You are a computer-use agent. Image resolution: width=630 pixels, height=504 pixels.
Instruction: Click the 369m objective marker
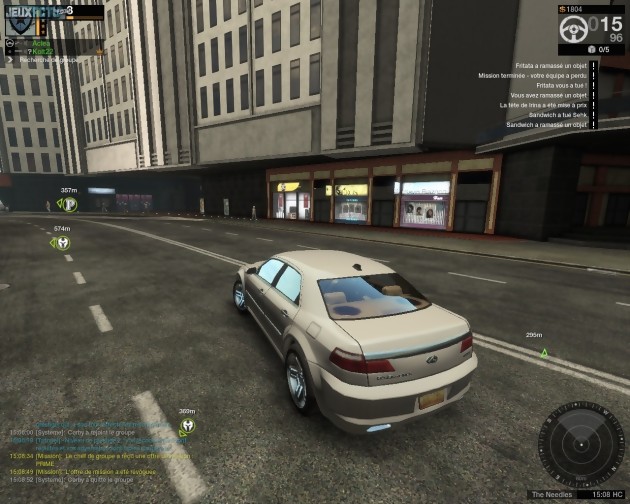pyautogui.click(x=187, y=427)
